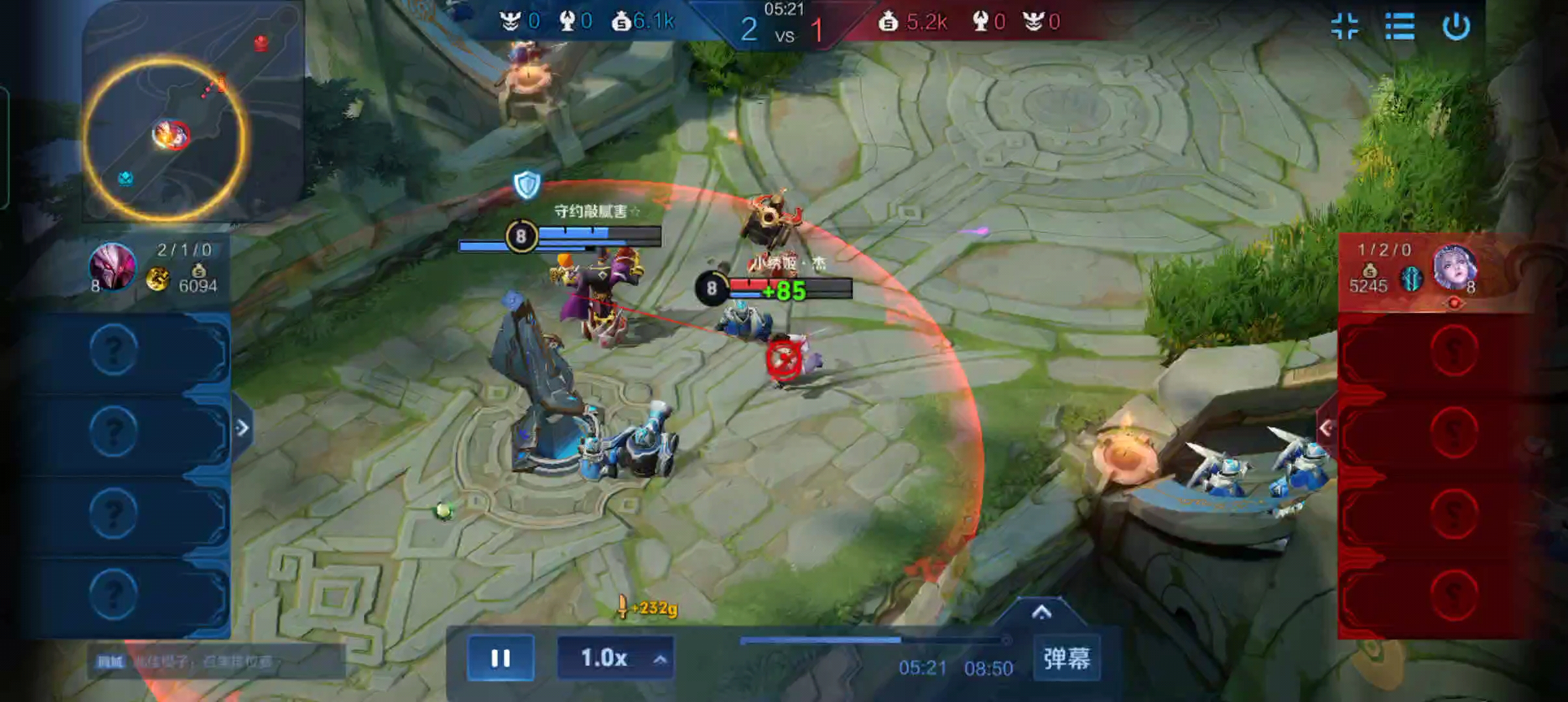Select the blue team hero portrait
The width and height of the screenshot is (1568, 702).
112,266
